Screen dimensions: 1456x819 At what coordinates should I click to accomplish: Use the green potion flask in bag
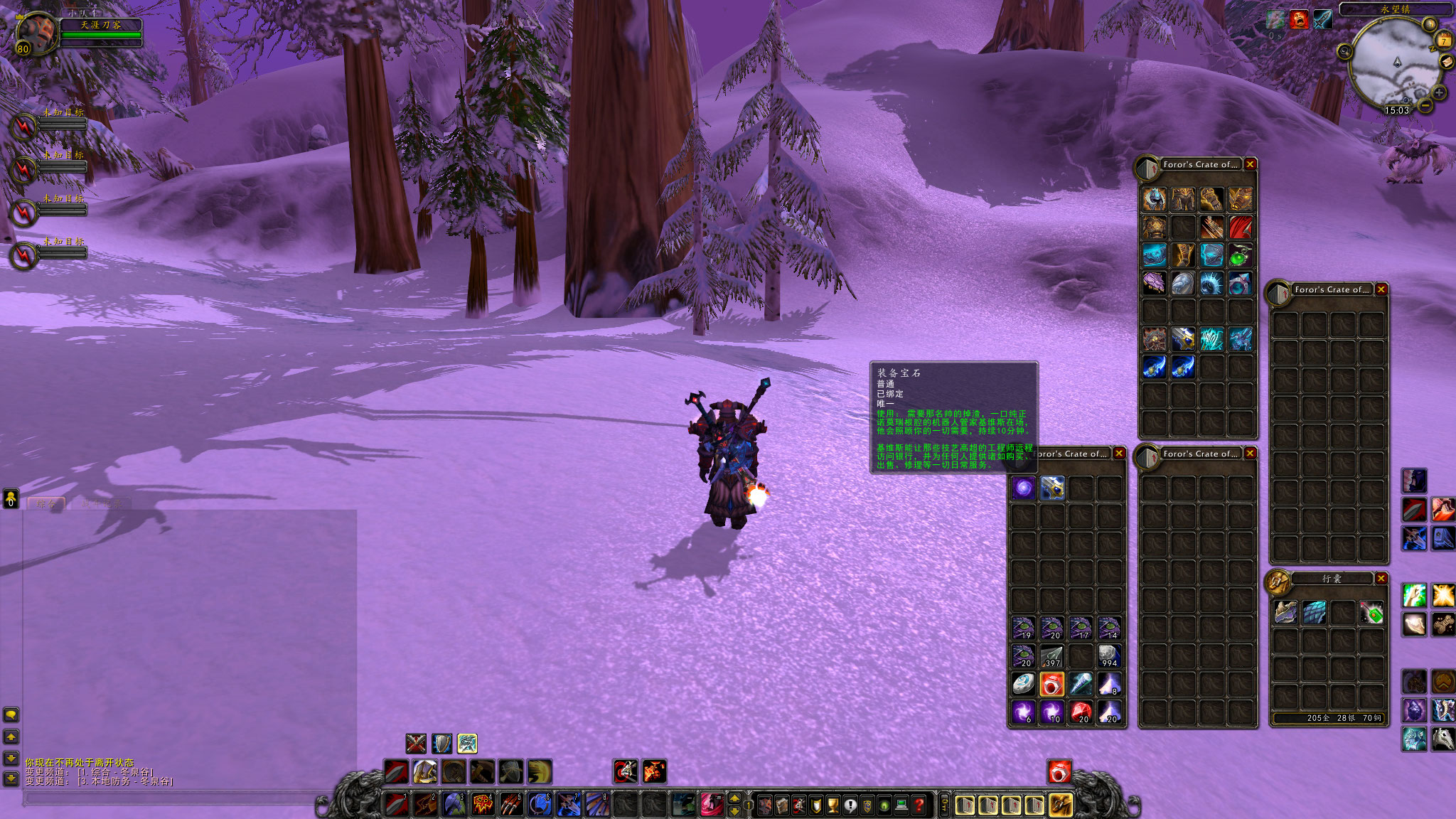click(x=1241, y=255)
